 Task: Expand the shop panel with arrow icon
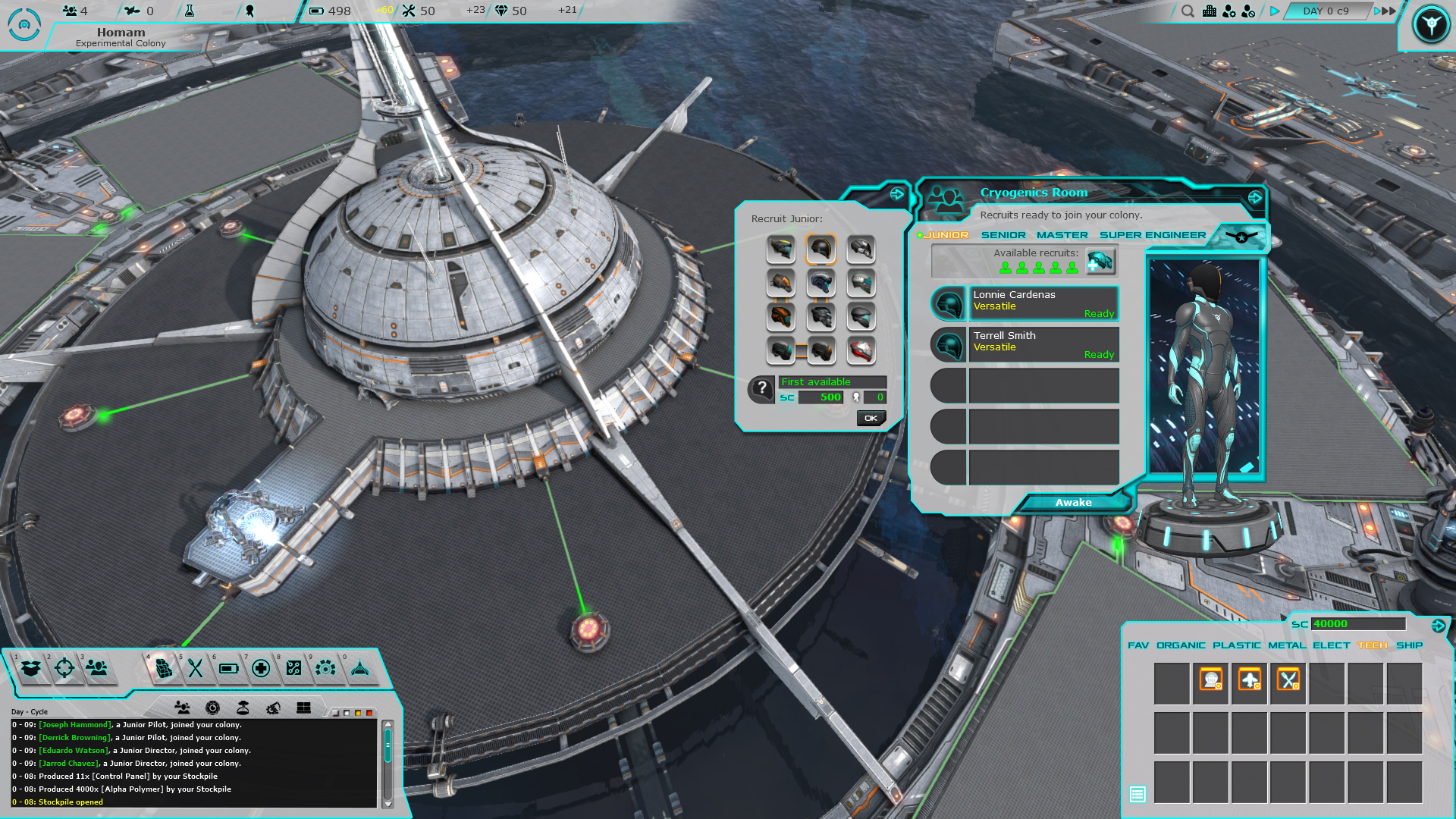[1438, 624]
